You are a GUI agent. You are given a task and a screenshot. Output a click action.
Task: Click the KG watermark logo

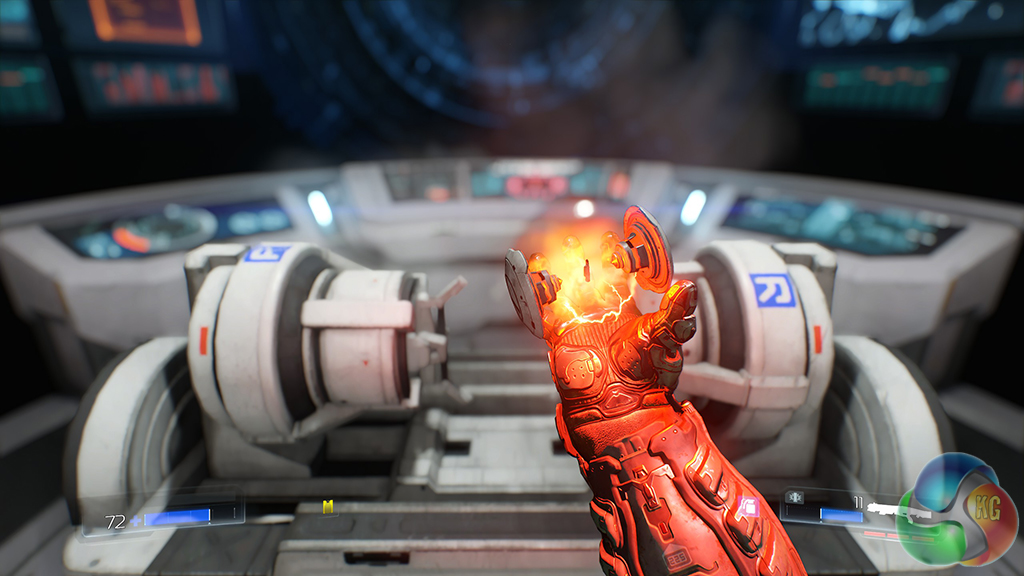tap(960, 510)
